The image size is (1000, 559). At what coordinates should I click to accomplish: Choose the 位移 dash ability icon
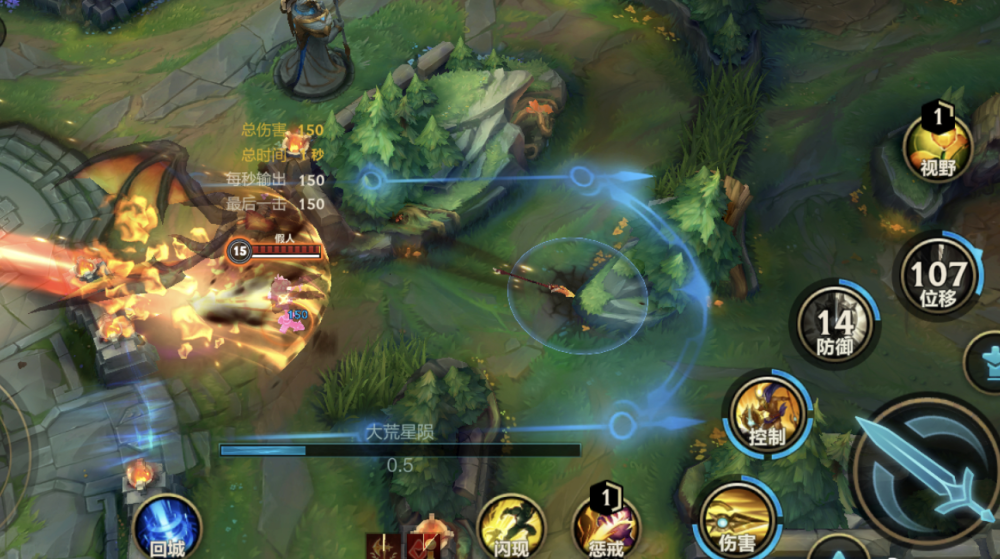coord(938,276)
